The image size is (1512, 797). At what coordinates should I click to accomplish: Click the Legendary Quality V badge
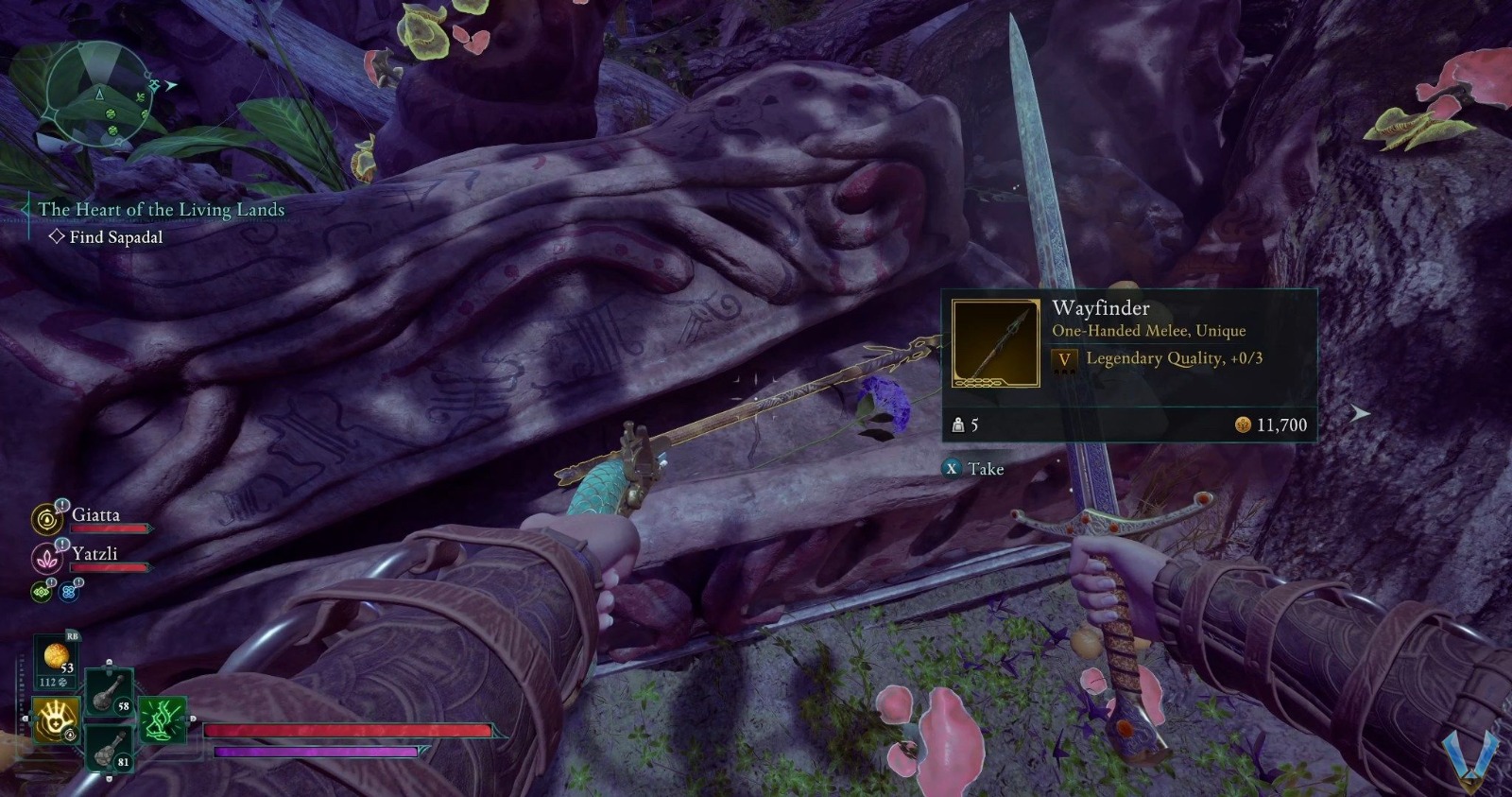(x=1065, y=358)
